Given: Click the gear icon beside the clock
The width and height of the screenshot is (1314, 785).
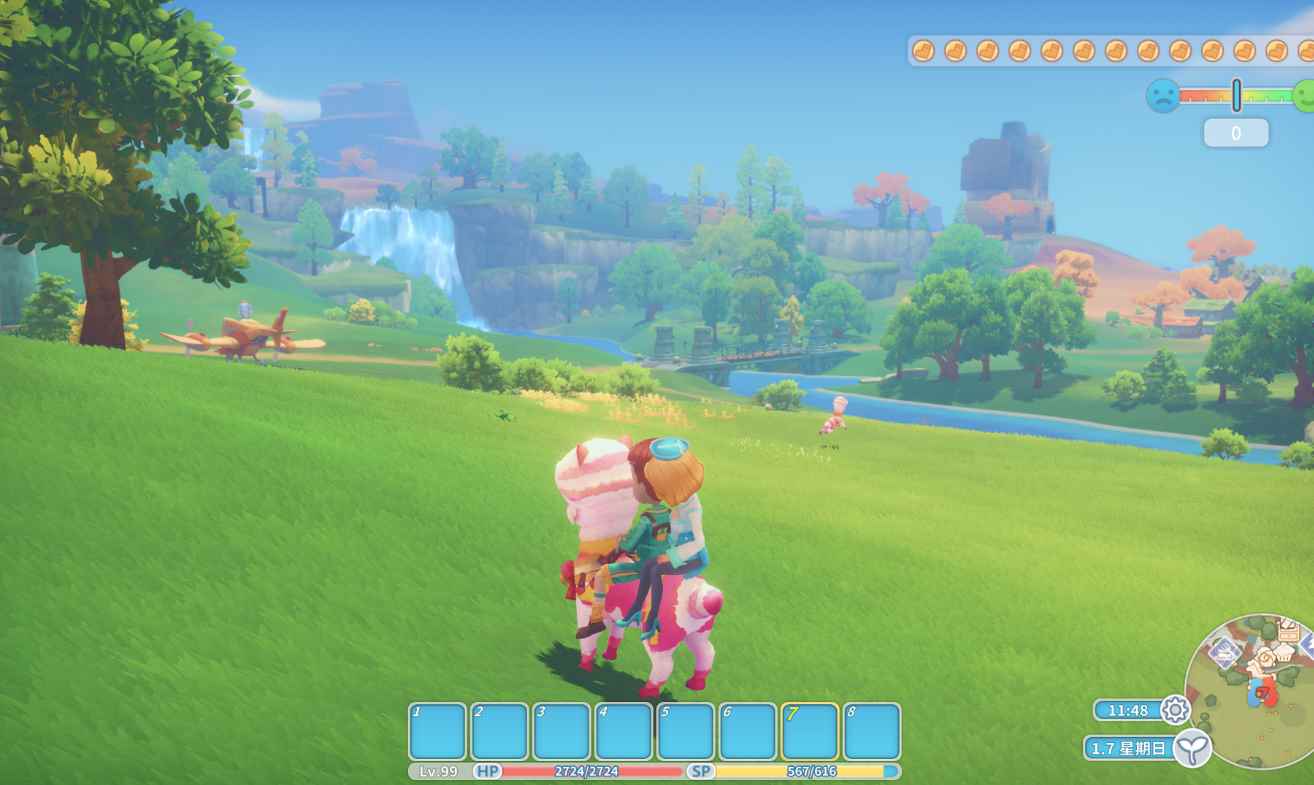Looking at the screenshot, I should point(1175,710).
